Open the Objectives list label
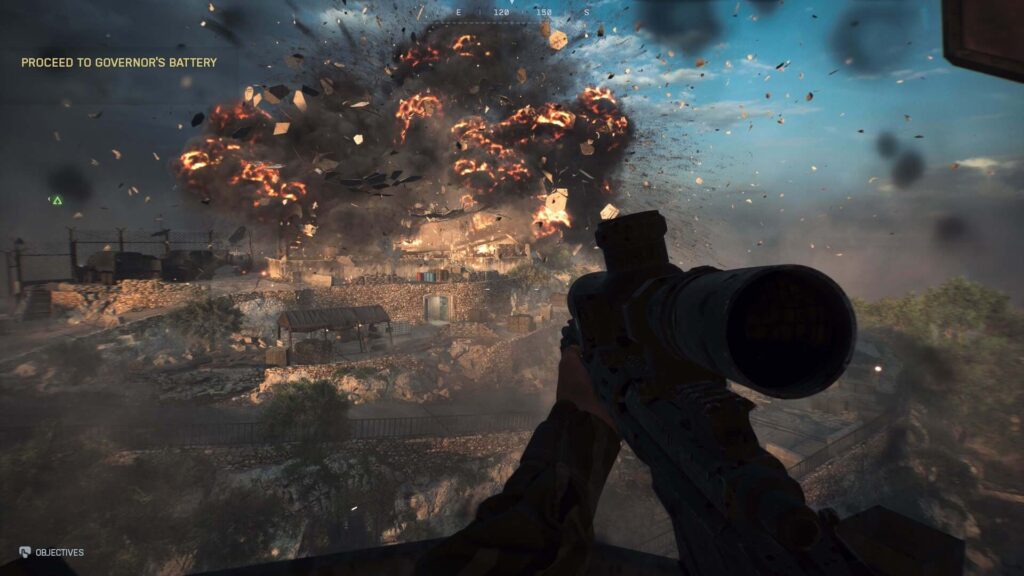This screenshot has width=1024, height=576. coord(59,552)
